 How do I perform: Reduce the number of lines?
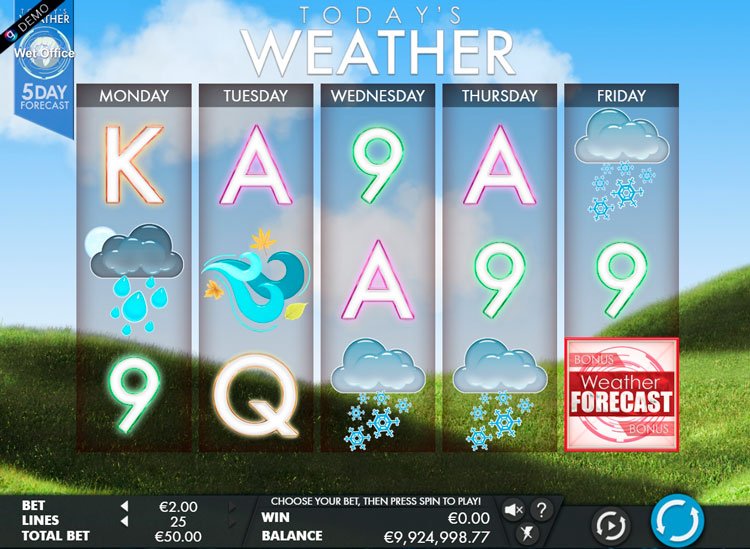125,521
